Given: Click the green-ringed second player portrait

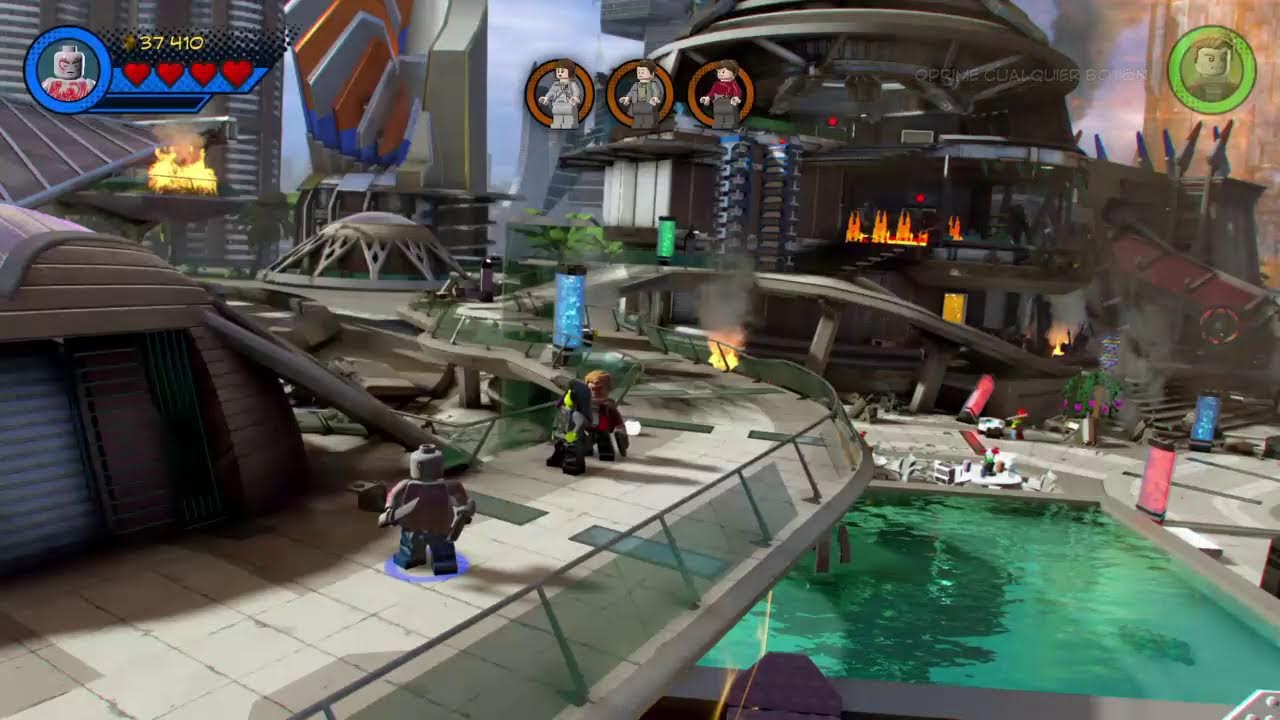Looking at the screenshot, I should [x=1211, y=69].
